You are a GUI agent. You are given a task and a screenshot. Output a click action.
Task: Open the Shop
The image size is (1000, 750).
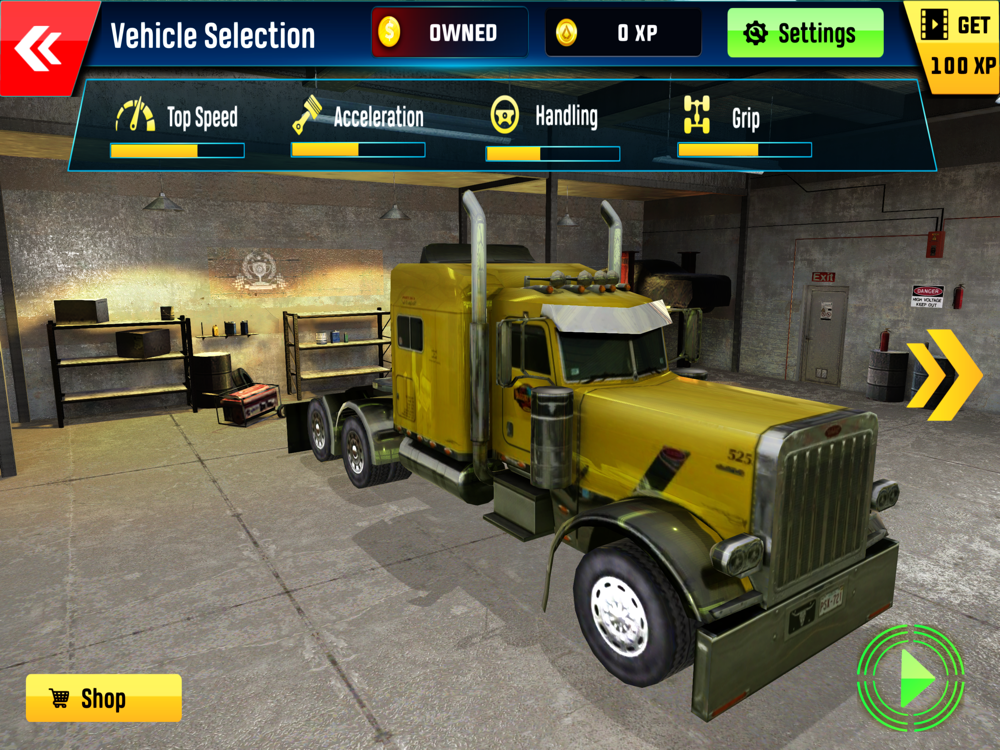pos(103,698)
